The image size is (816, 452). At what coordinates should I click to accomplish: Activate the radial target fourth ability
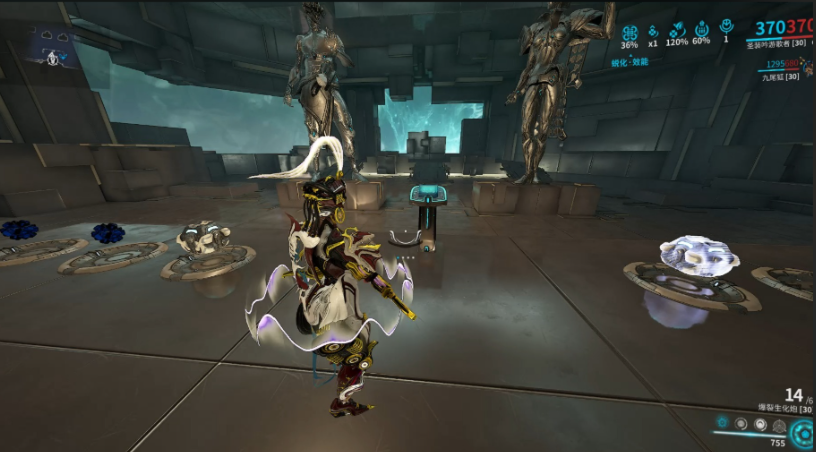[x=779, y=424]
